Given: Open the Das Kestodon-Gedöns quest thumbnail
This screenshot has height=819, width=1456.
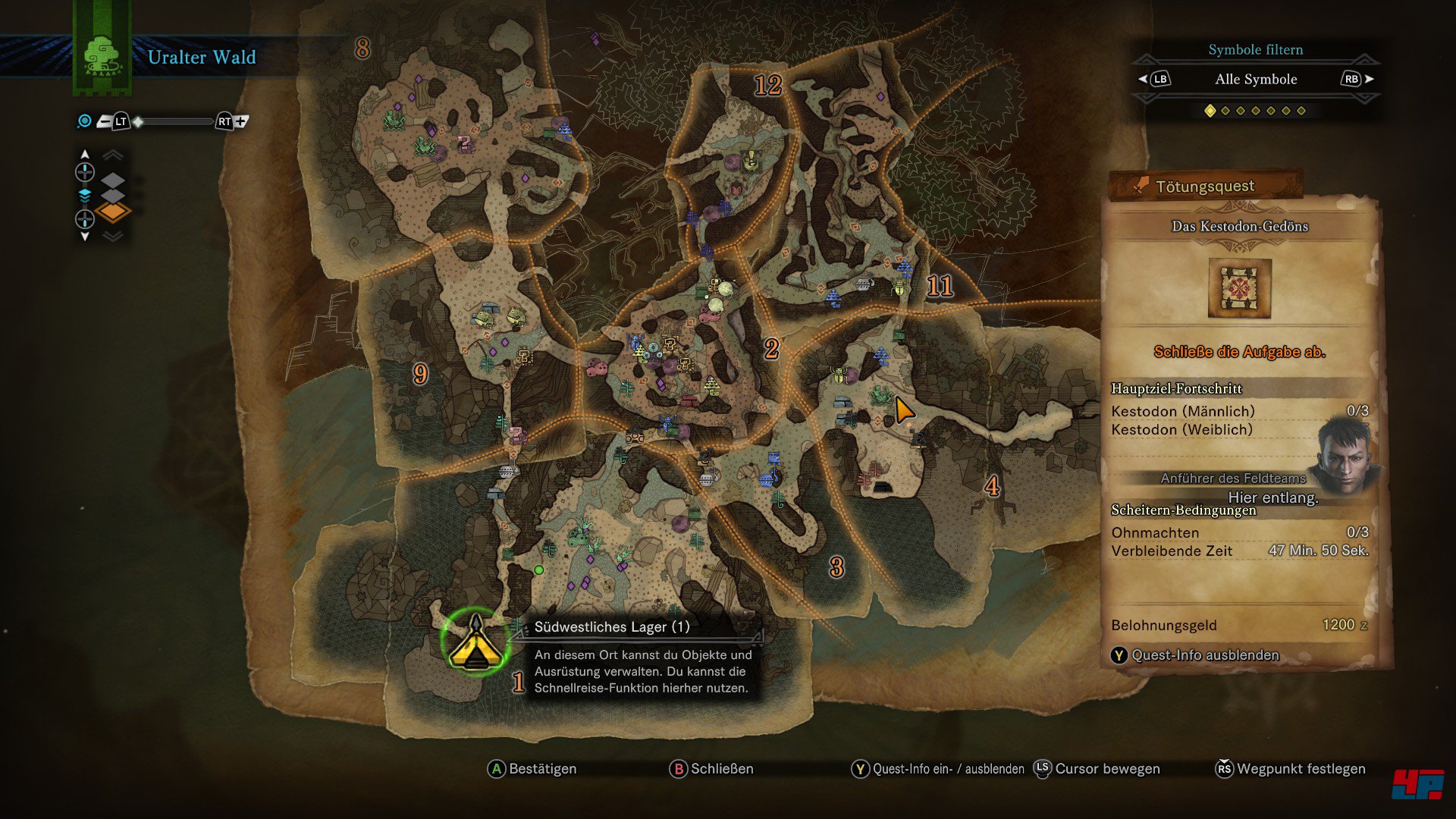Looking at the screenshot, I should click(x=1239, y=288).
